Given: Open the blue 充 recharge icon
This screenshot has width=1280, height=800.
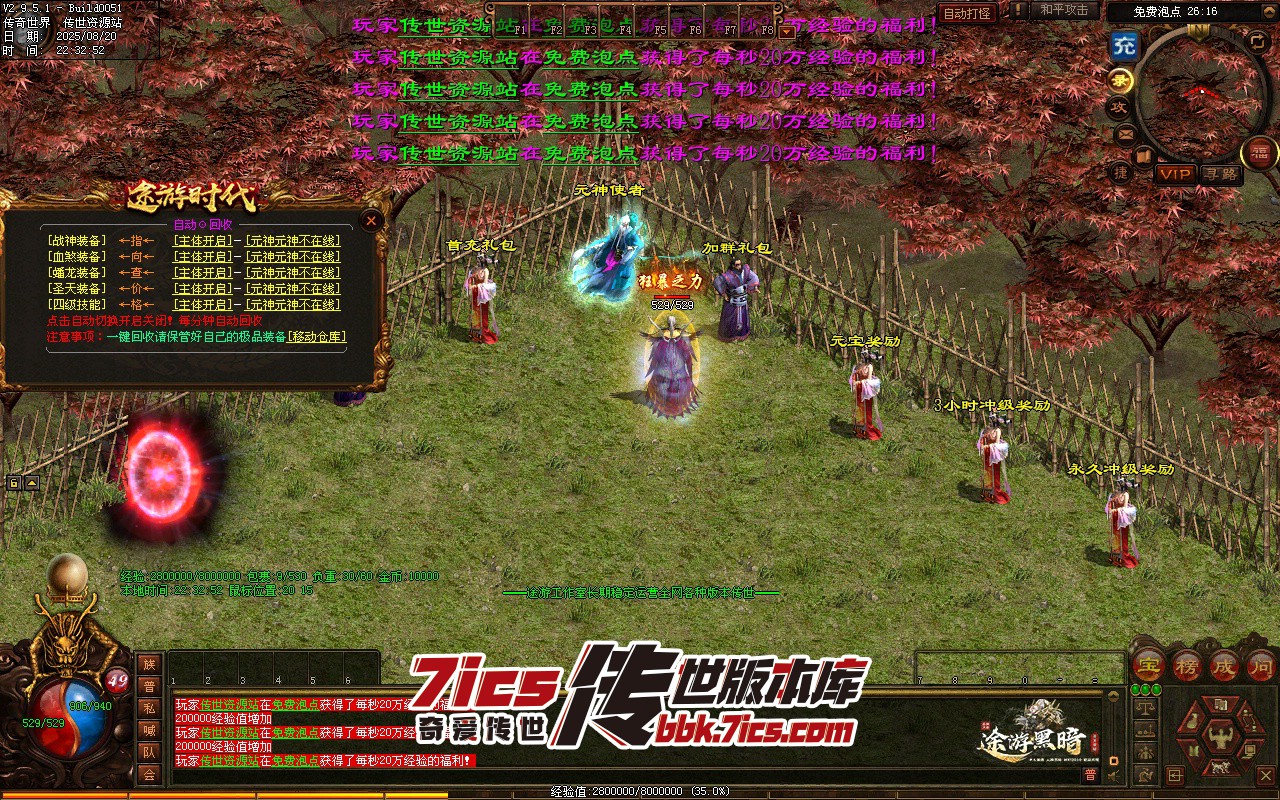Looking at the screenshot, I should (1125, 45).
